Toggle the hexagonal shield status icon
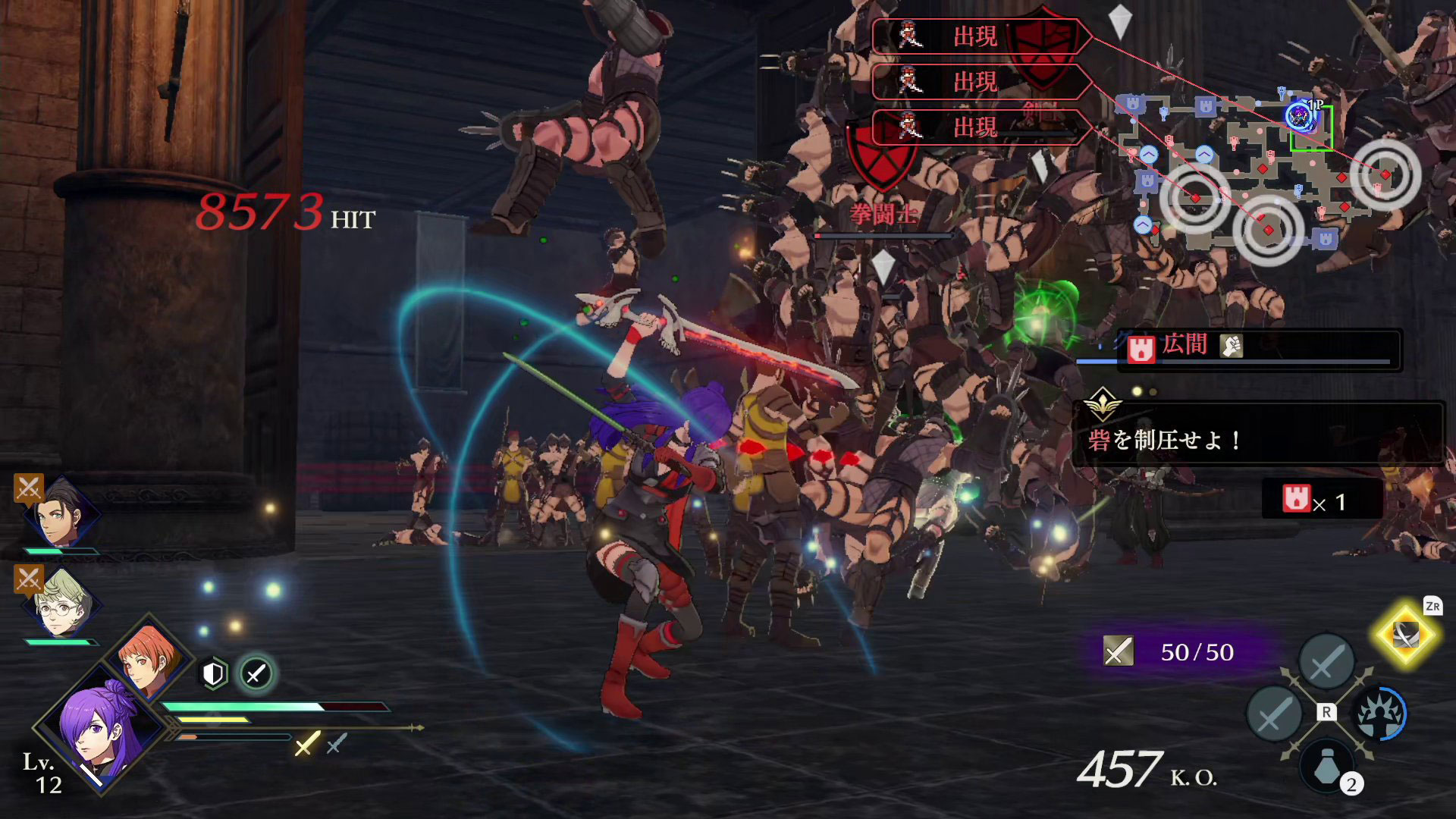This screenshot has height=819, width=1456. pos(215,673)
